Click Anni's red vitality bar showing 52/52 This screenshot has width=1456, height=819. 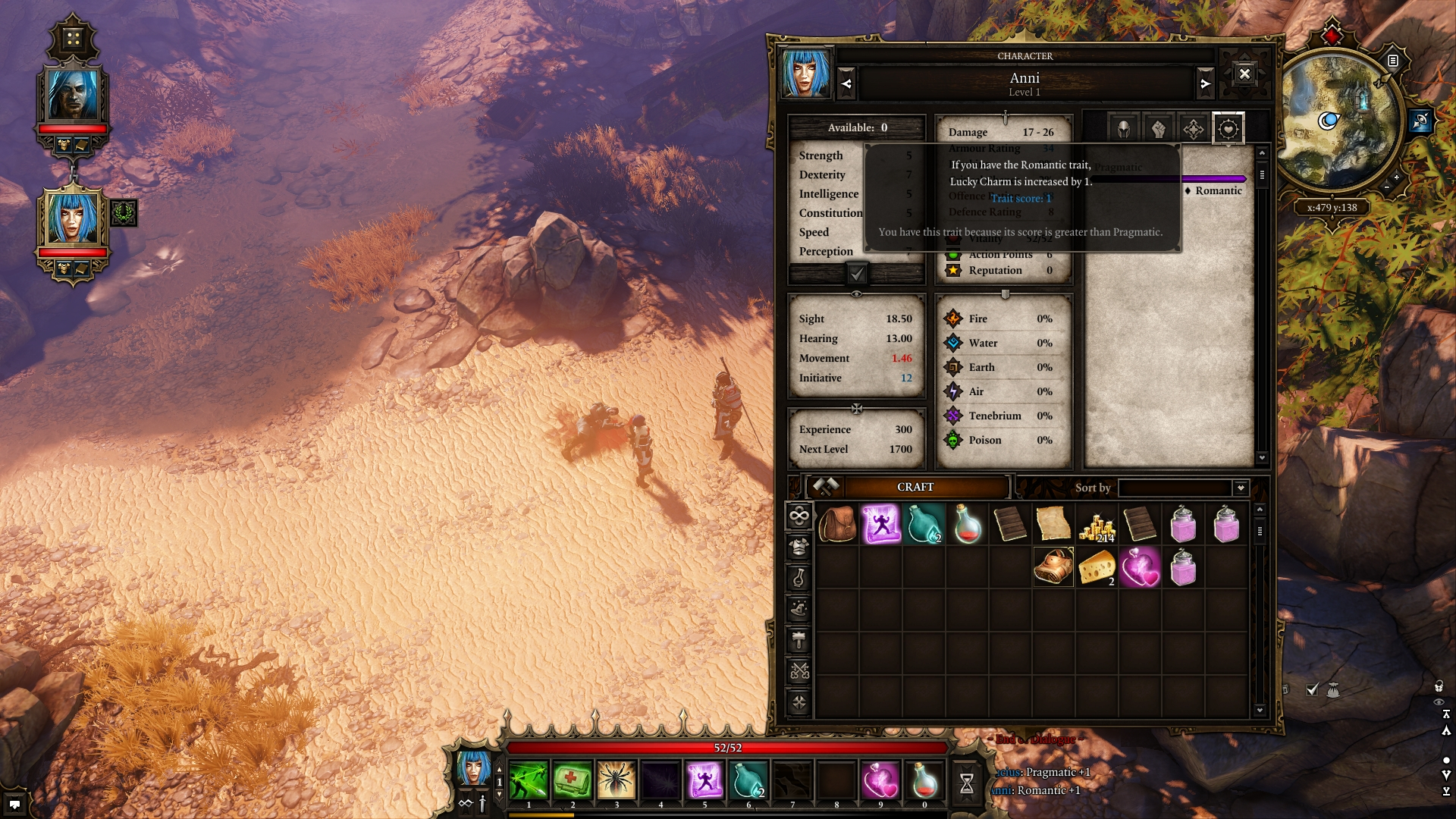(728, 746)
